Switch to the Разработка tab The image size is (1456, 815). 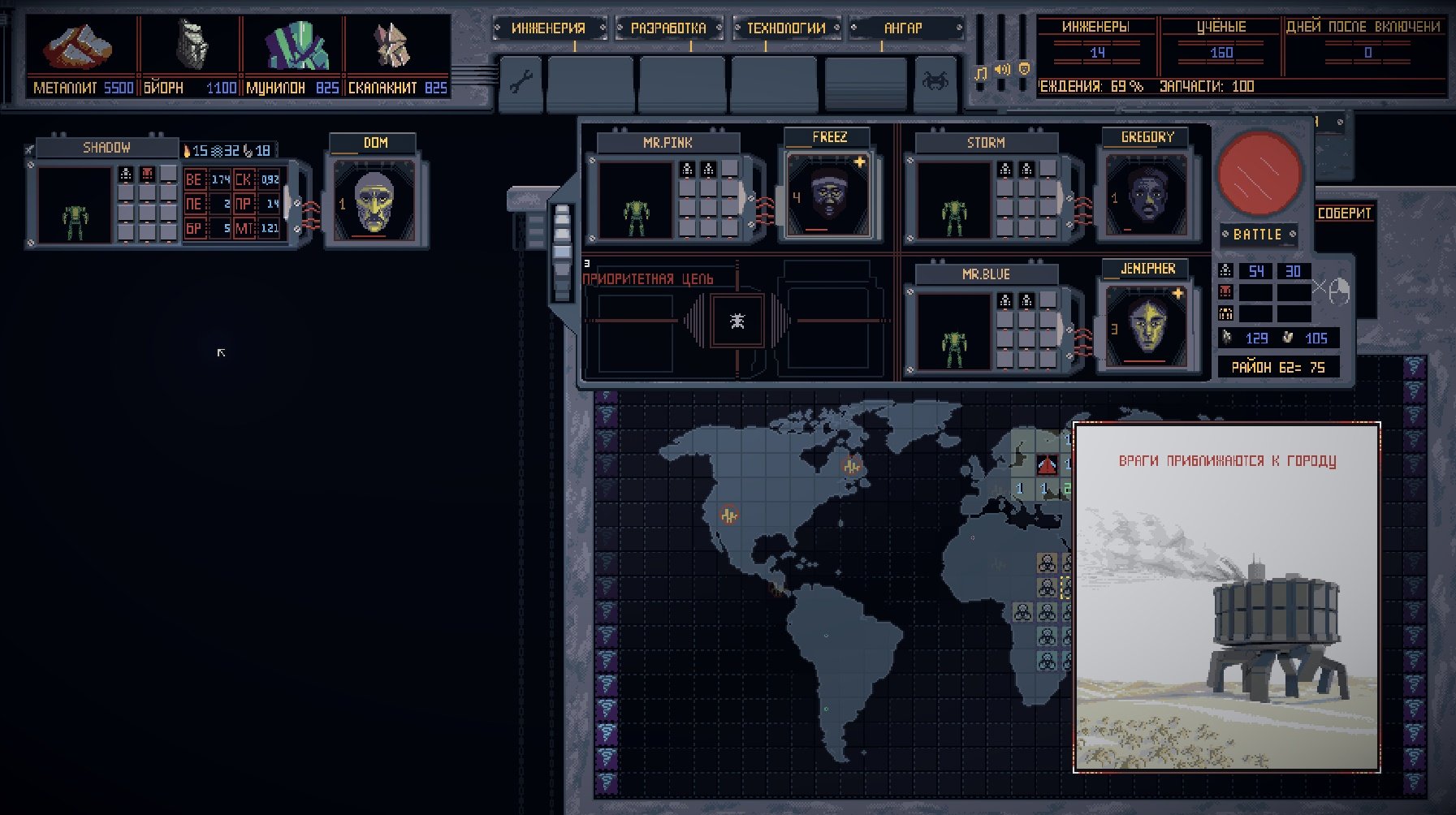point(668,28)
